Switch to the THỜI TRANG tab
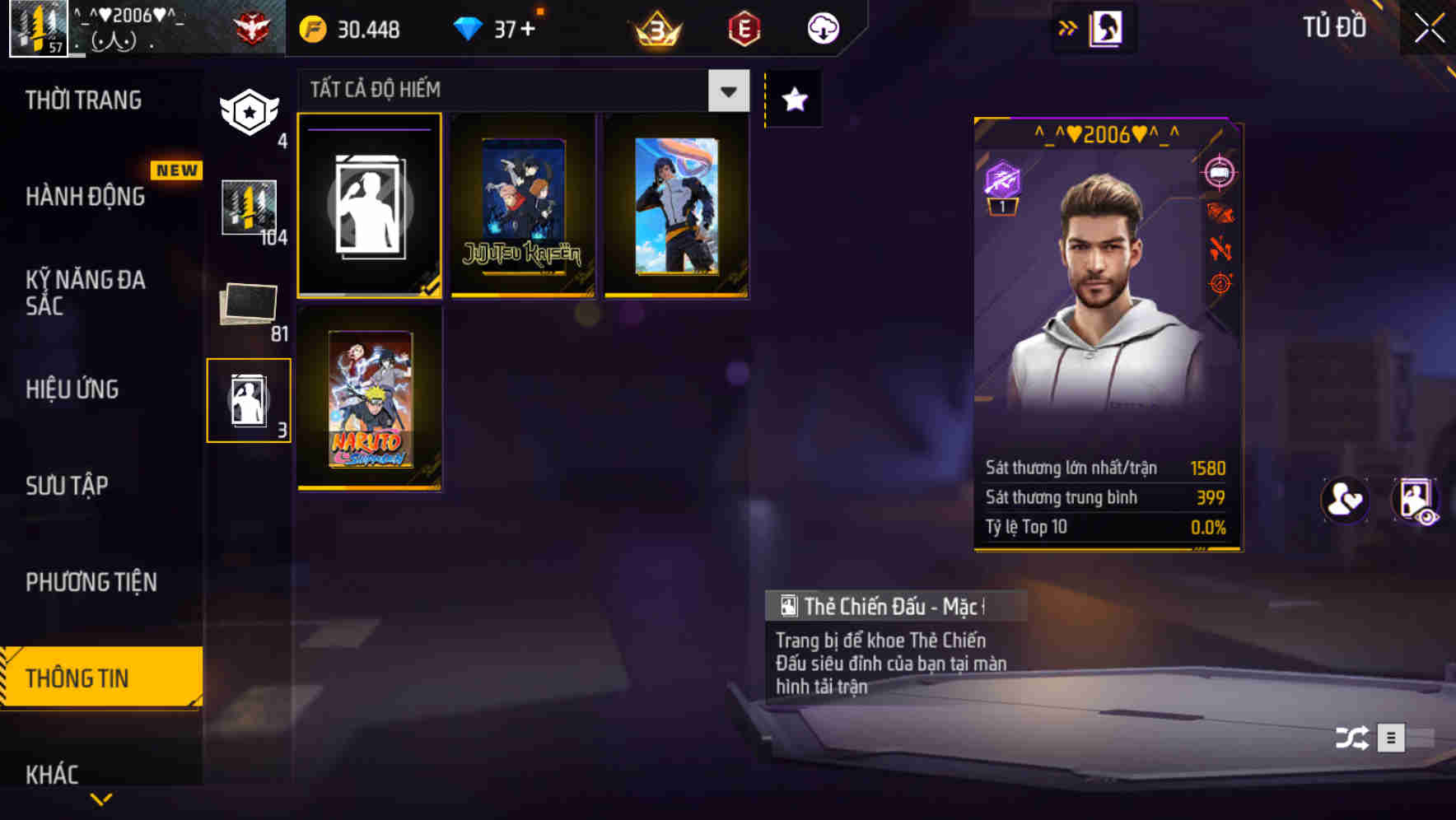The width and height of the screenshot is (1456, 820). (x=85, y=100)
